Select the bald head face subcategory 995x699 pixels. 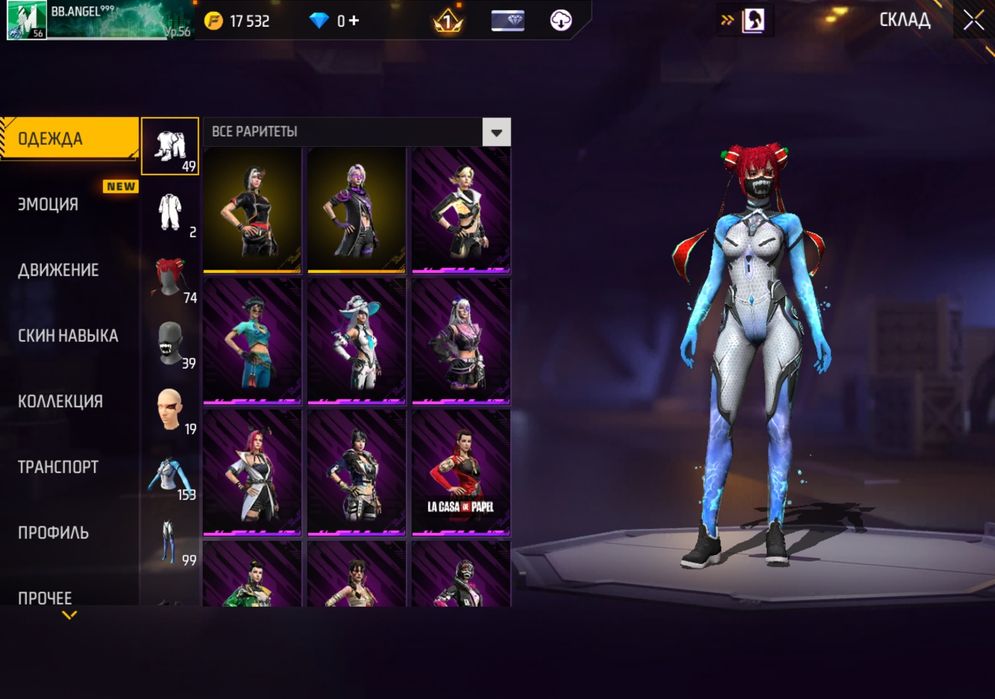click(x=170, y=409)
